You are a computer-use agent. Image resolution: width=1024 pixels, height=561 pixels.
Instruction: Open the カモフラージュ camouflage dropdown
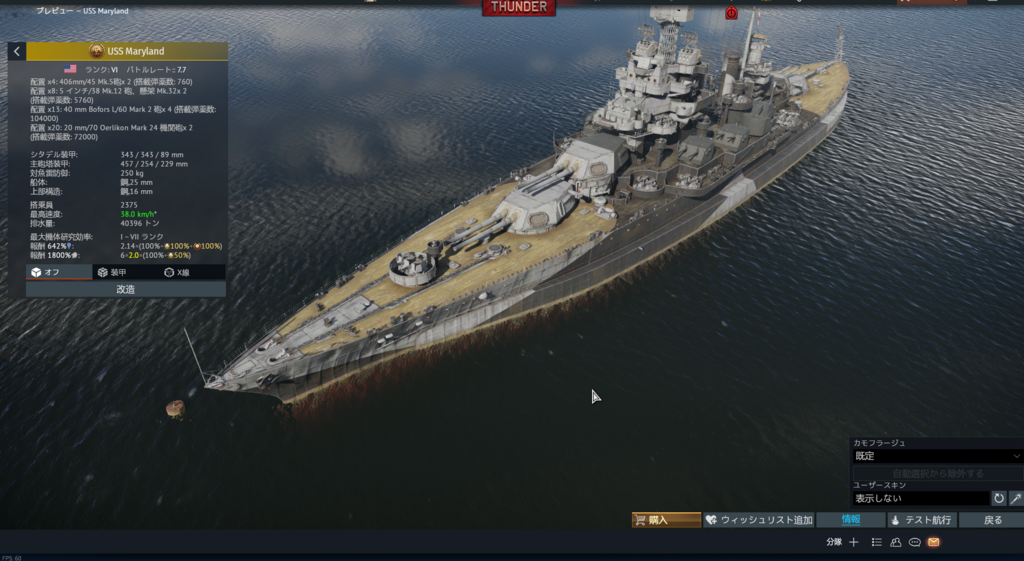pyautogui.click(x=936, y=456)
